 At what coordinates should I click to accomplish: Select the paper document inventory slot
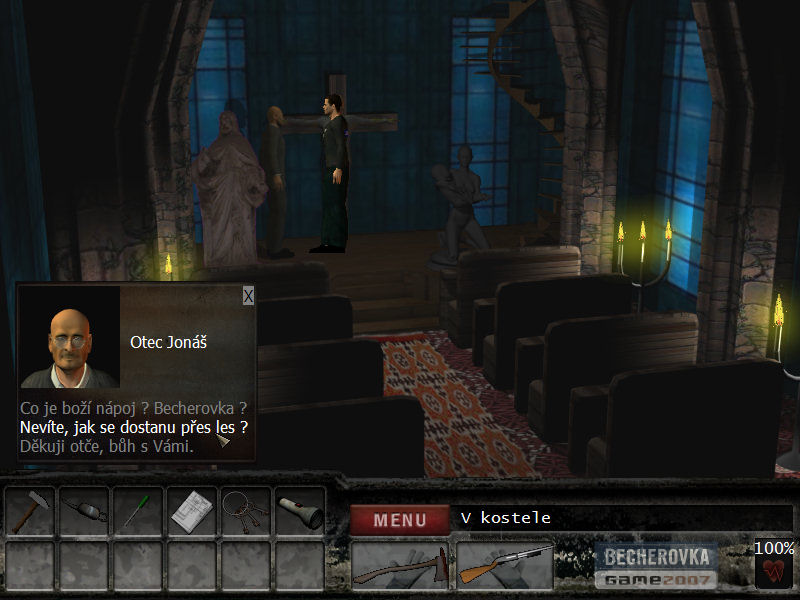click(191, 512)
